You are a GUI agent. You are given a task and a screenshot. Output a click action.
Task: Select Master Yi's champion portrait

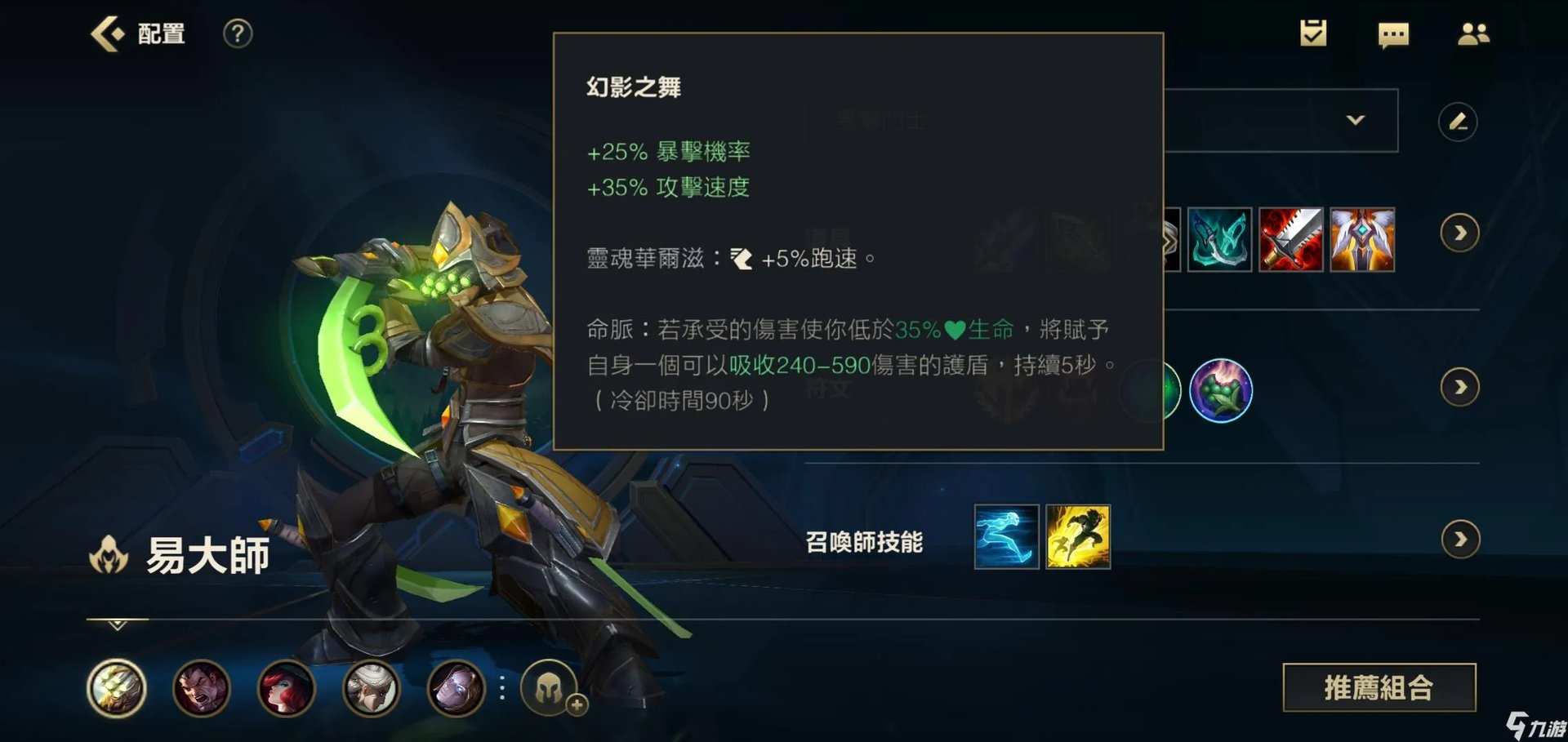coord(120,690)
